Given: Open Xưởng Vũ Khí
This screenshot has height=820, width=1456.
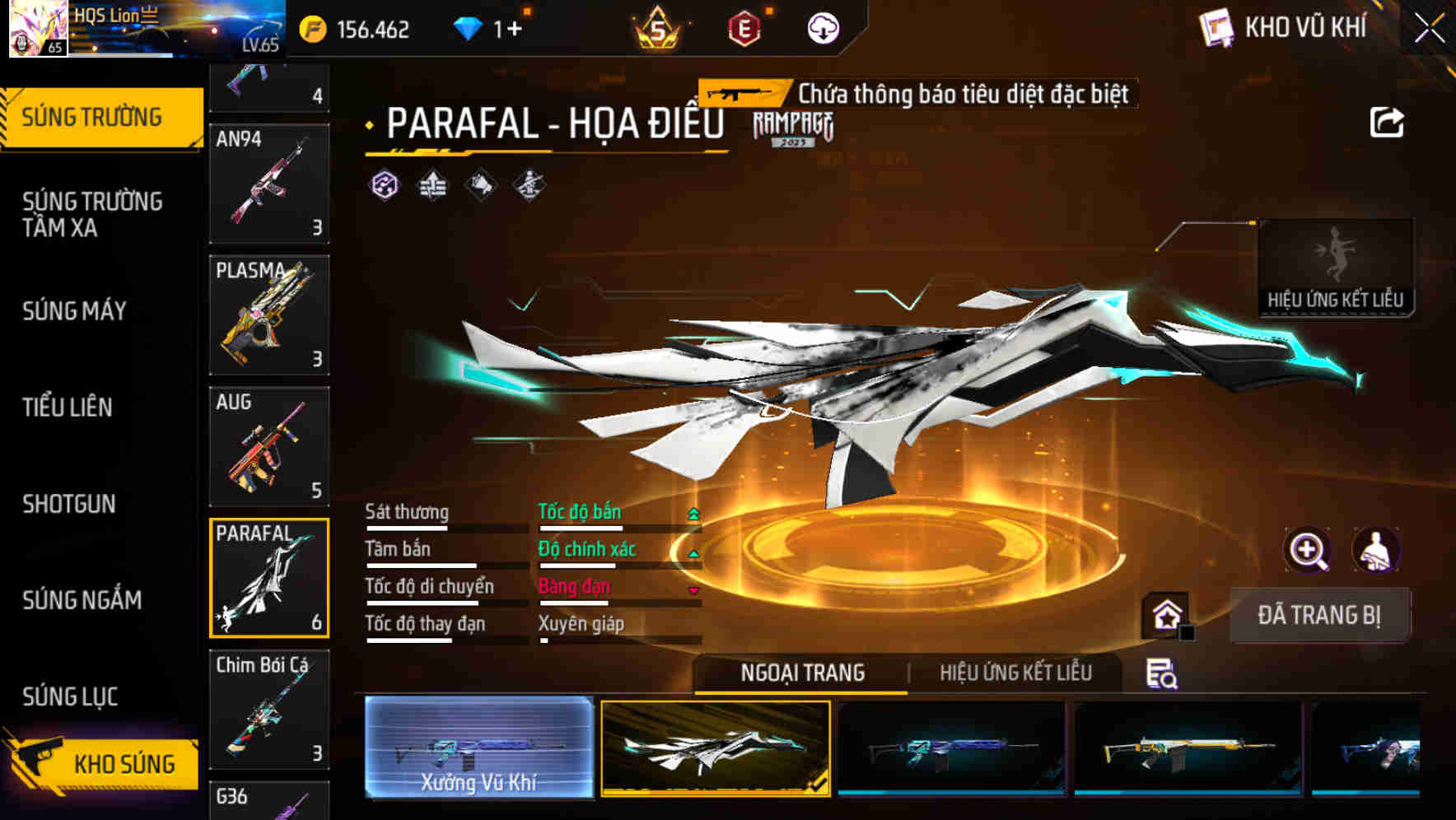Looking at the screenshot, I should [x=478, y=749].
